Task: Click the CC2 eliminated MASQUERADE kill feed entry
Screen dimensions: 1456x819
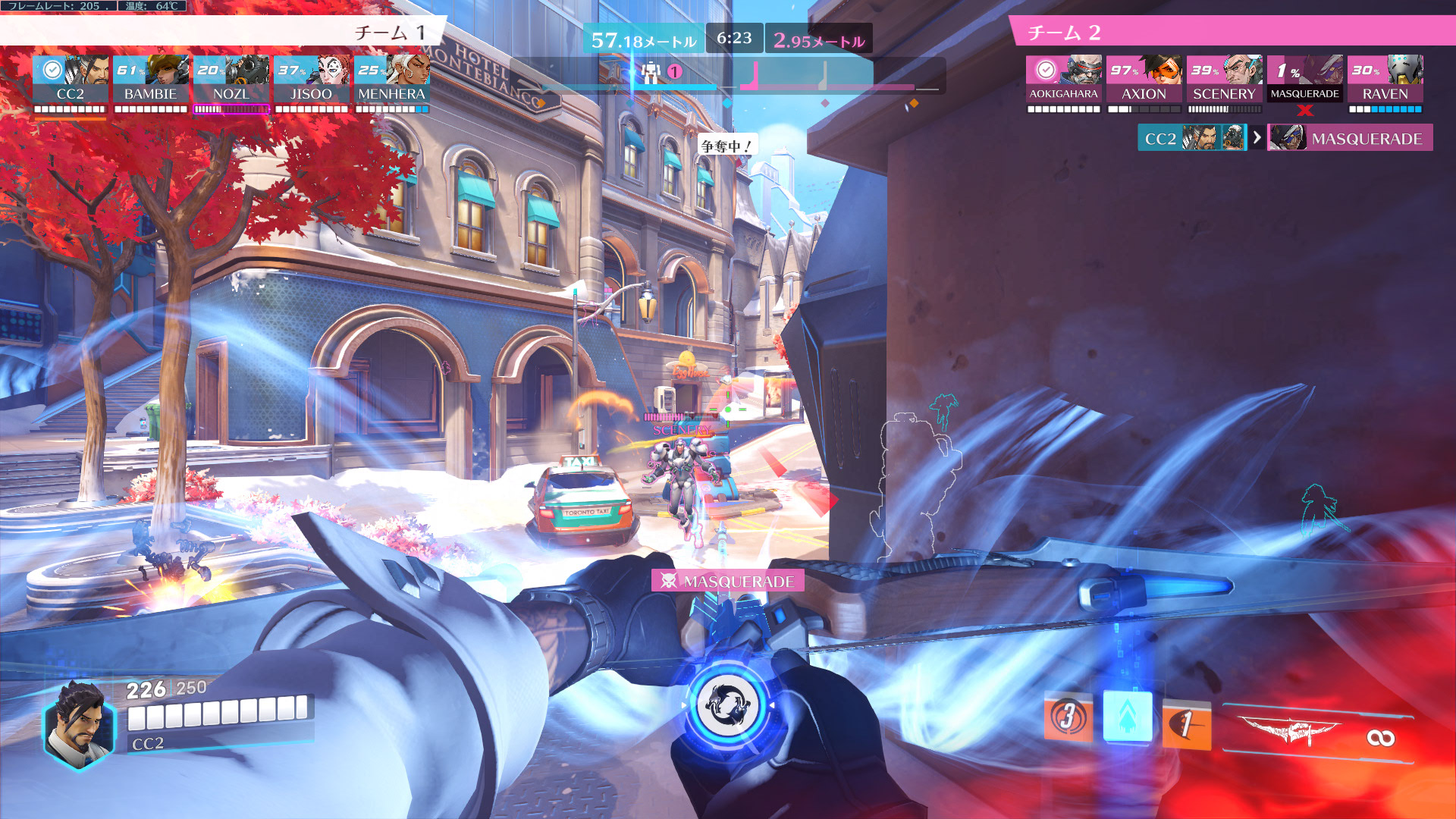Action: [x=1285, y=138]
